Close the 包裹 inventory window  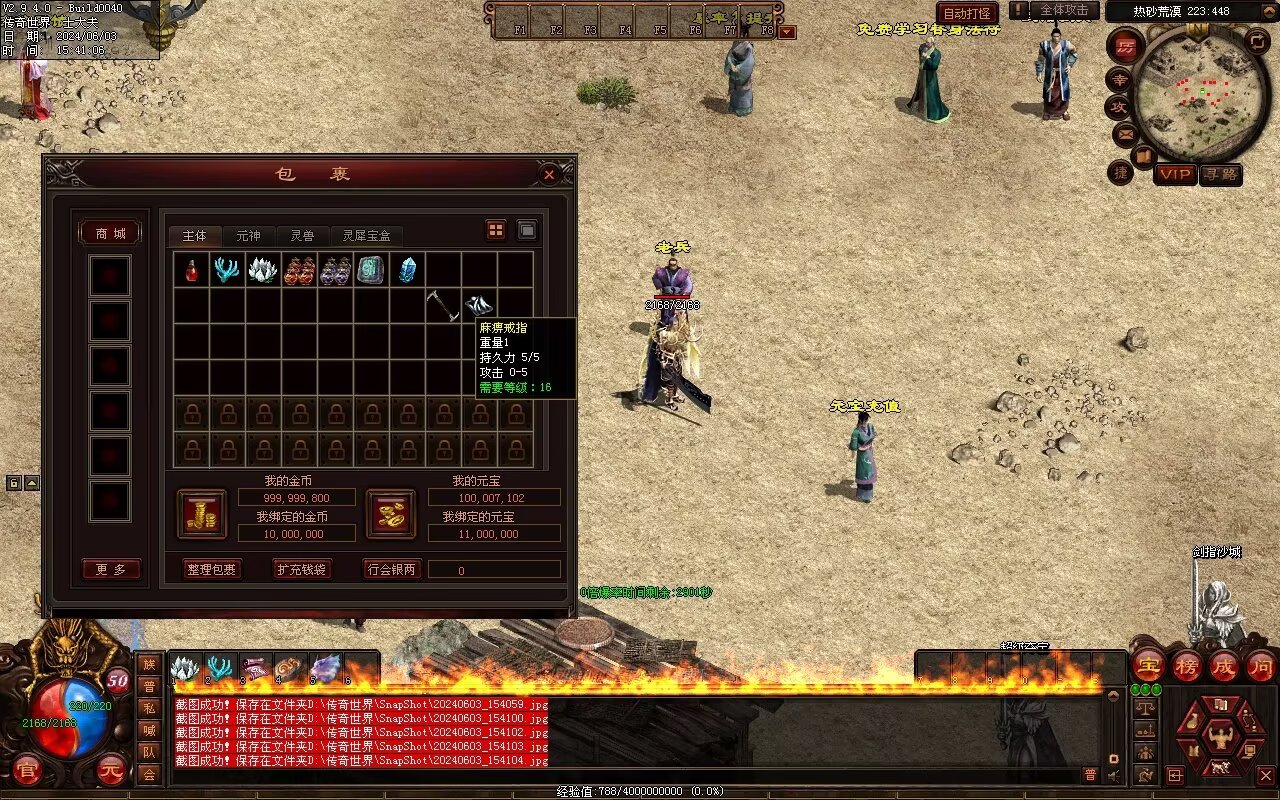coord(549,174)
